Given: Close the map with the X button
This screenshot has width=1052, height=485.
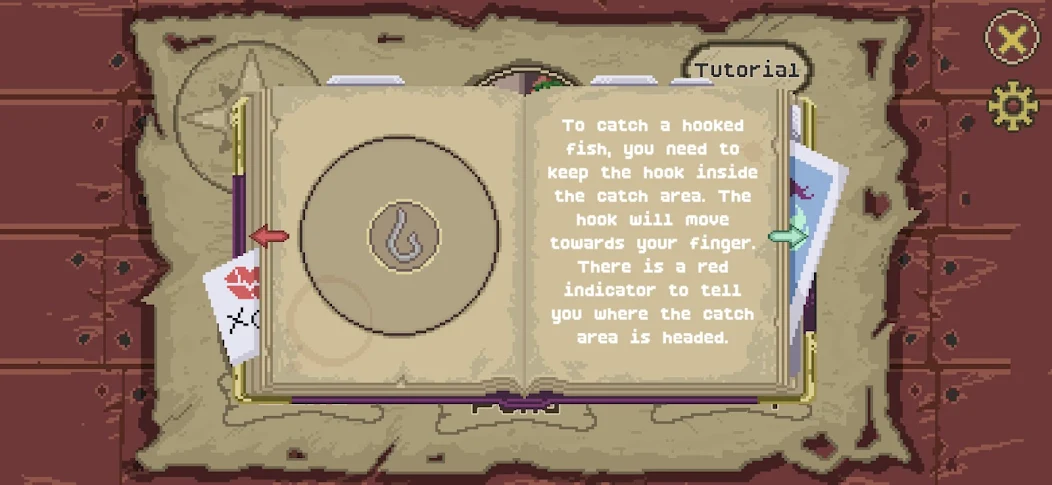Looking at the screenshot, I should point(1011,38).
